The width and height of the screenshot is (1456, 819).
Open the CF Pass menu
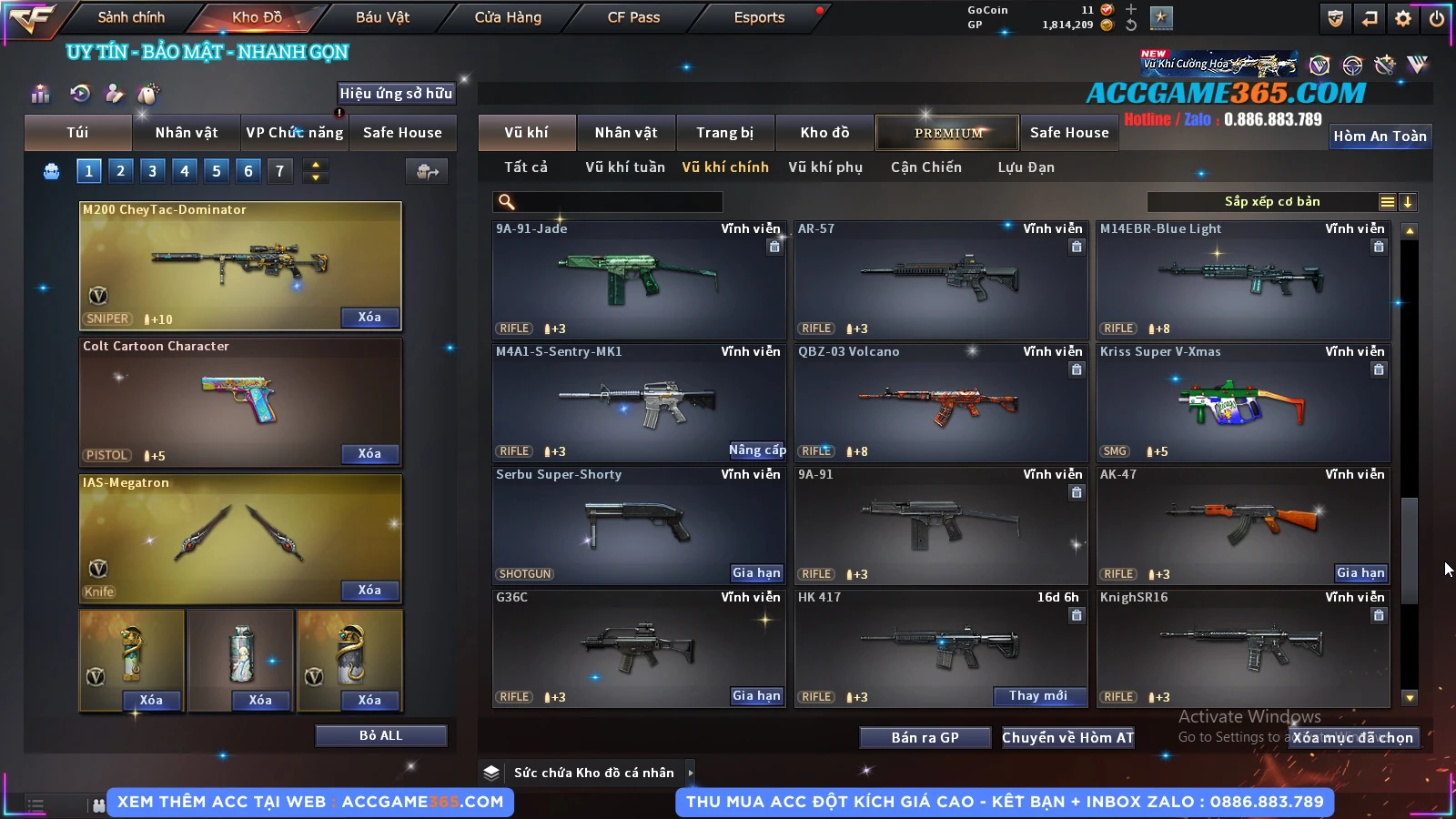[633, 17]
